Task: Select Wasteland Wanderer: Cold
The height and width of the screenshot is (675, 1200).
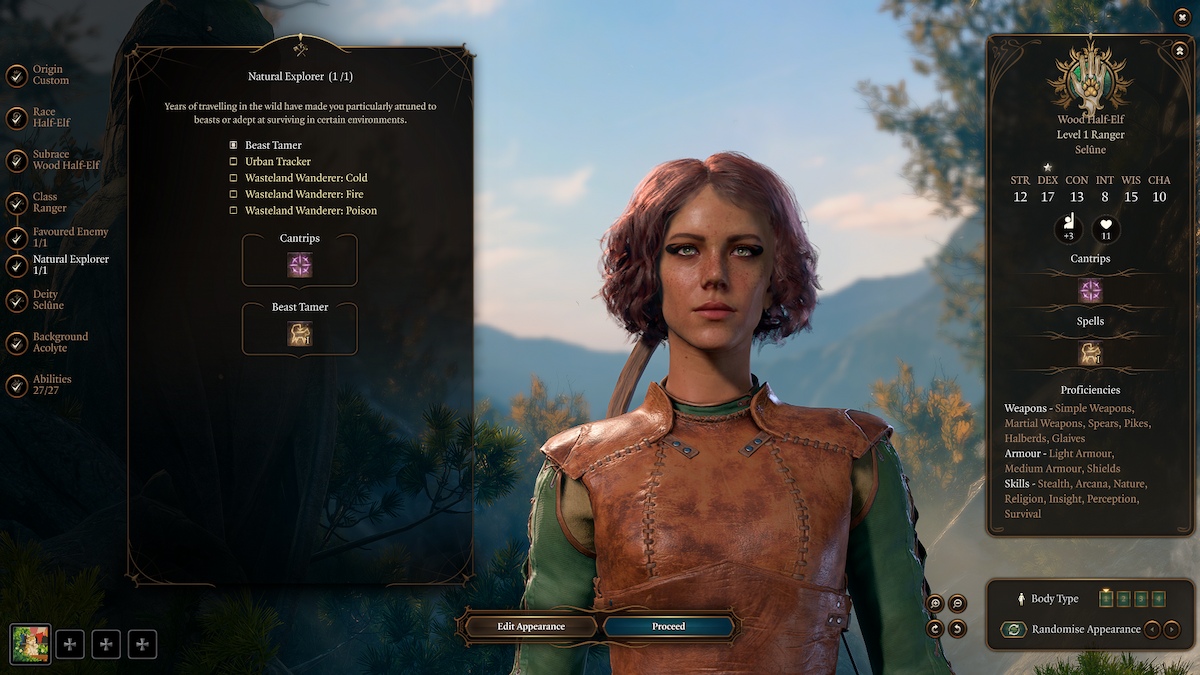Action: tap(305, 178)
